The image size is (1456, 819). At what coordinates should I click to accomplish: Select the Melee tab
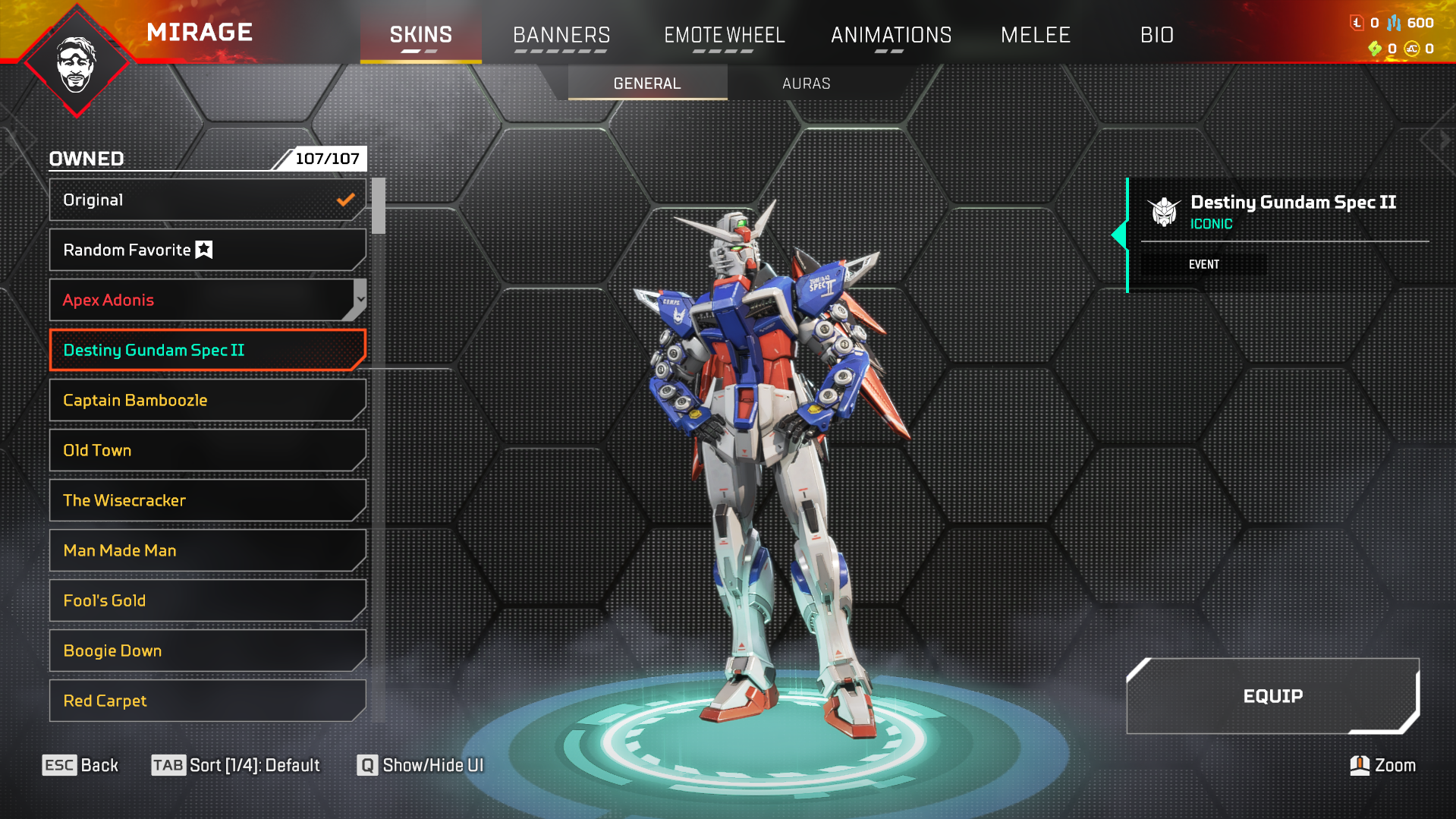(1035, 35)
